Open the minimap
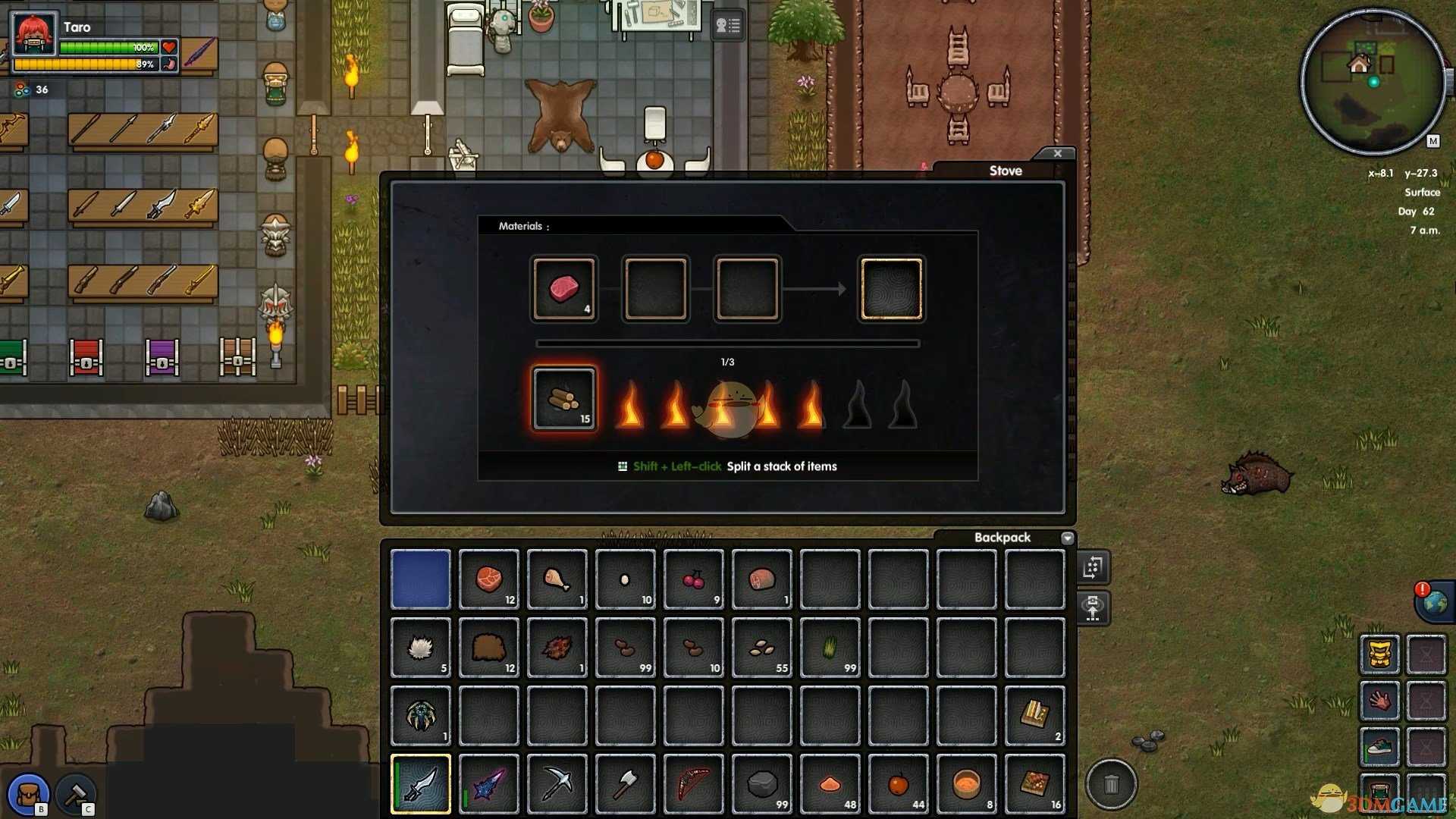This screenshot has width=1456, height=819. coord(1373,82)
